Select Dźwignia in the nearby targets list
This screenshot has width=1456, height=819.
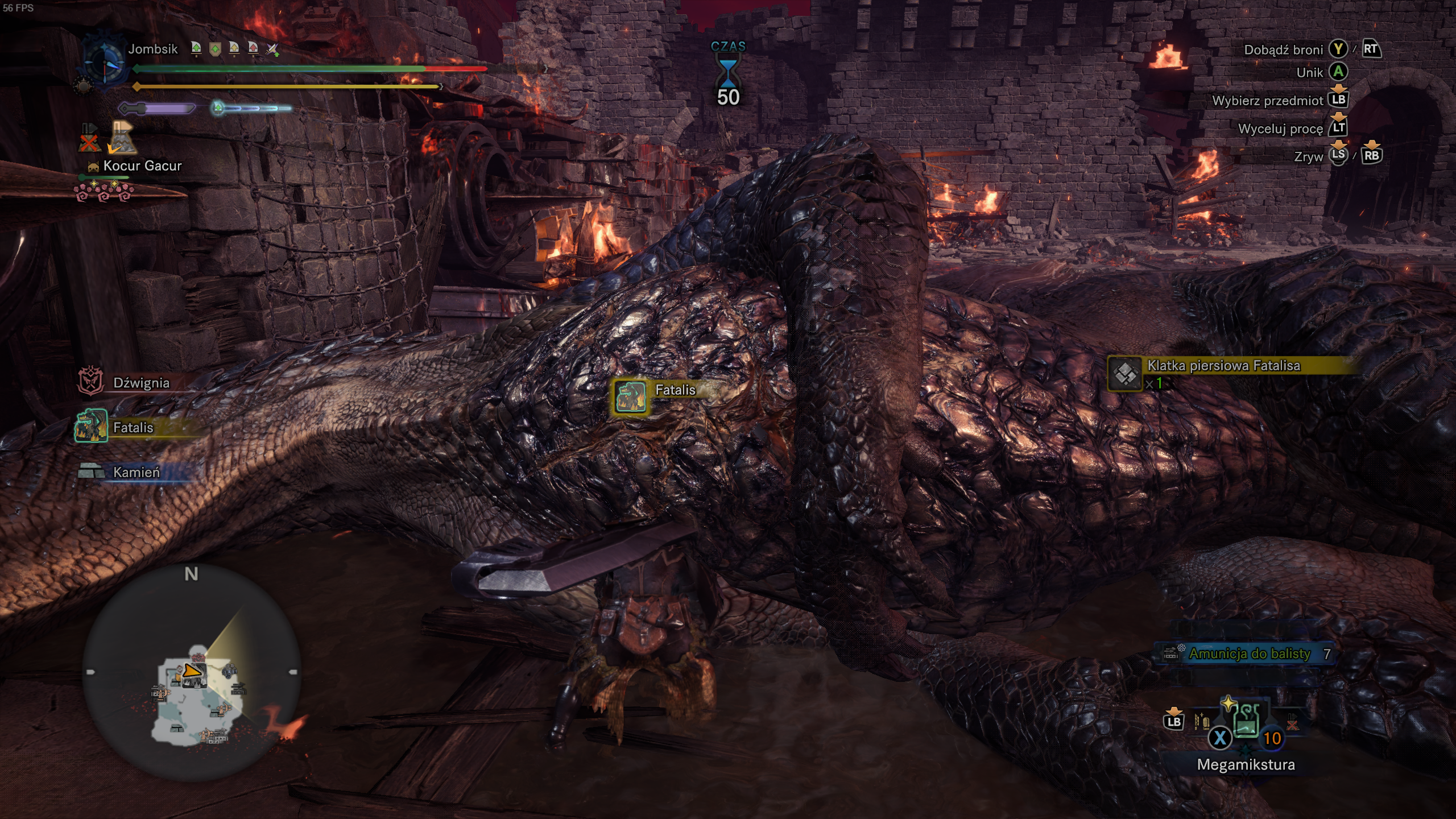(x=140, y=383)
